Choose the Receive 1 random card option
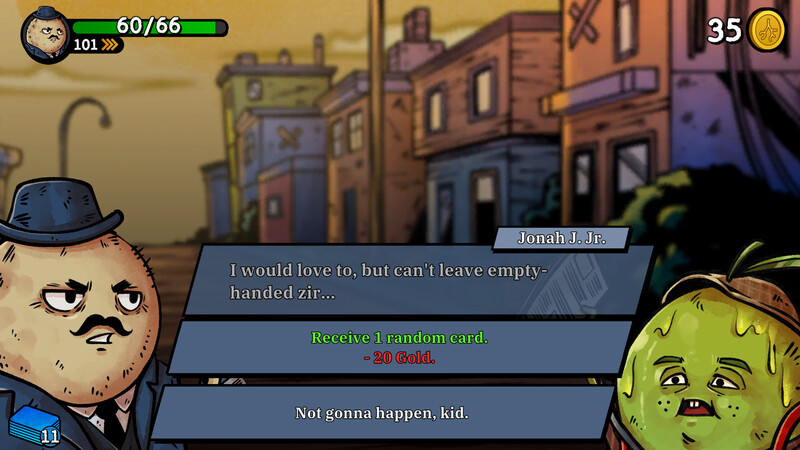The image size is (800, 450). tap(399, 347)
